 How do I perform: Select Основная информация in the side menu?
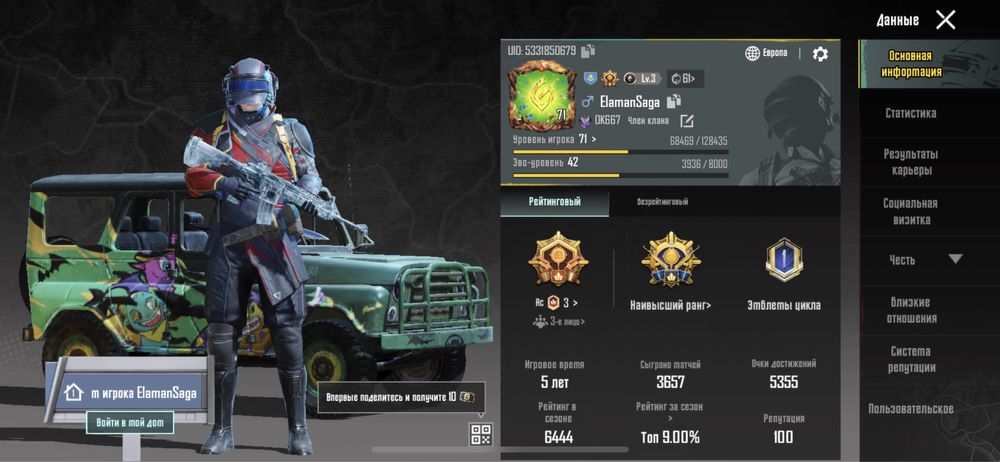coord(910,64)
